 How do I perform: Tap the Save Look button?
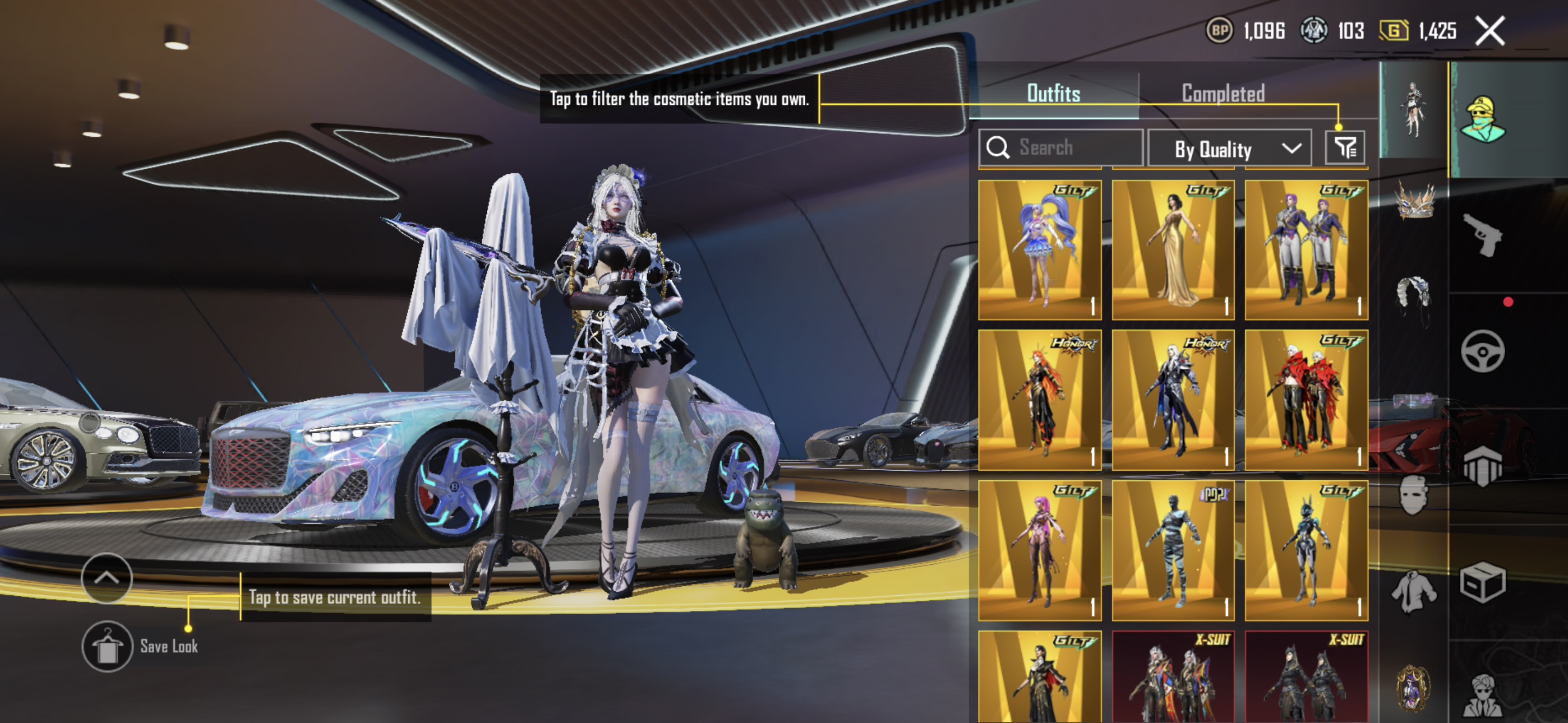pos(107,646)
